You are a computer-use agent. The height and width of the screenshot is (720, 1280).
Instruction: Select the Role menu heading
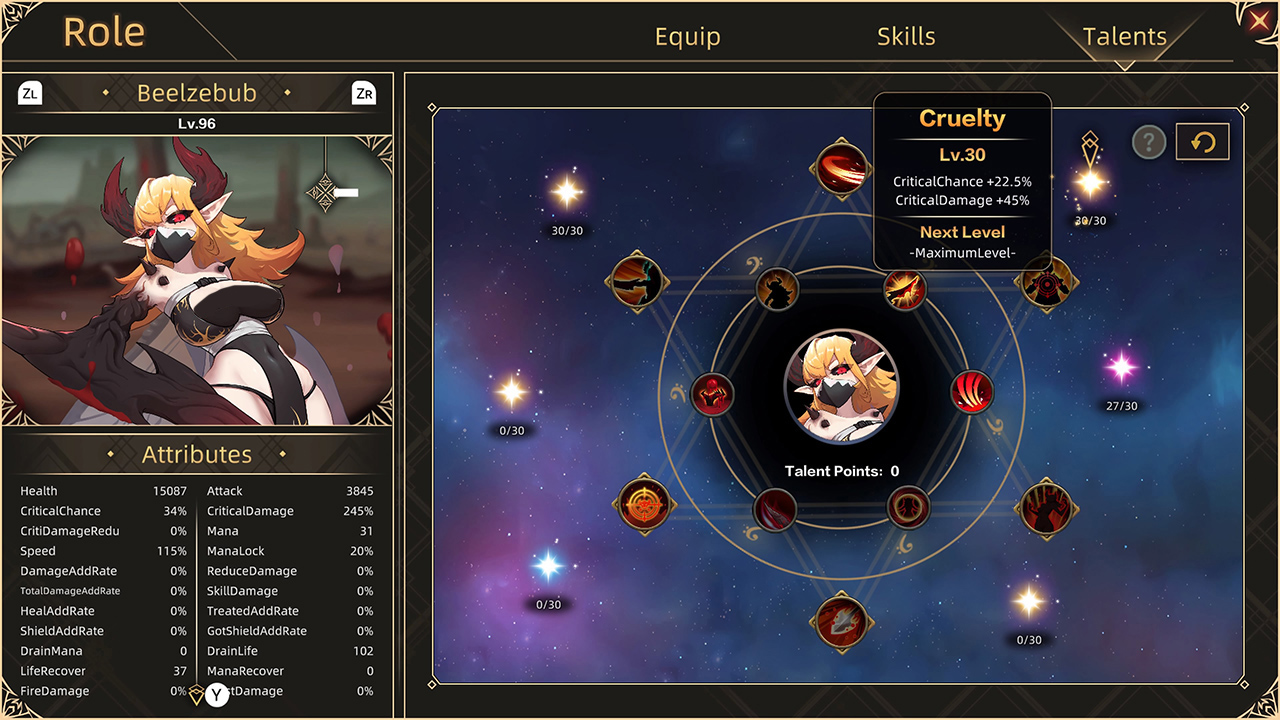(103, 32)
